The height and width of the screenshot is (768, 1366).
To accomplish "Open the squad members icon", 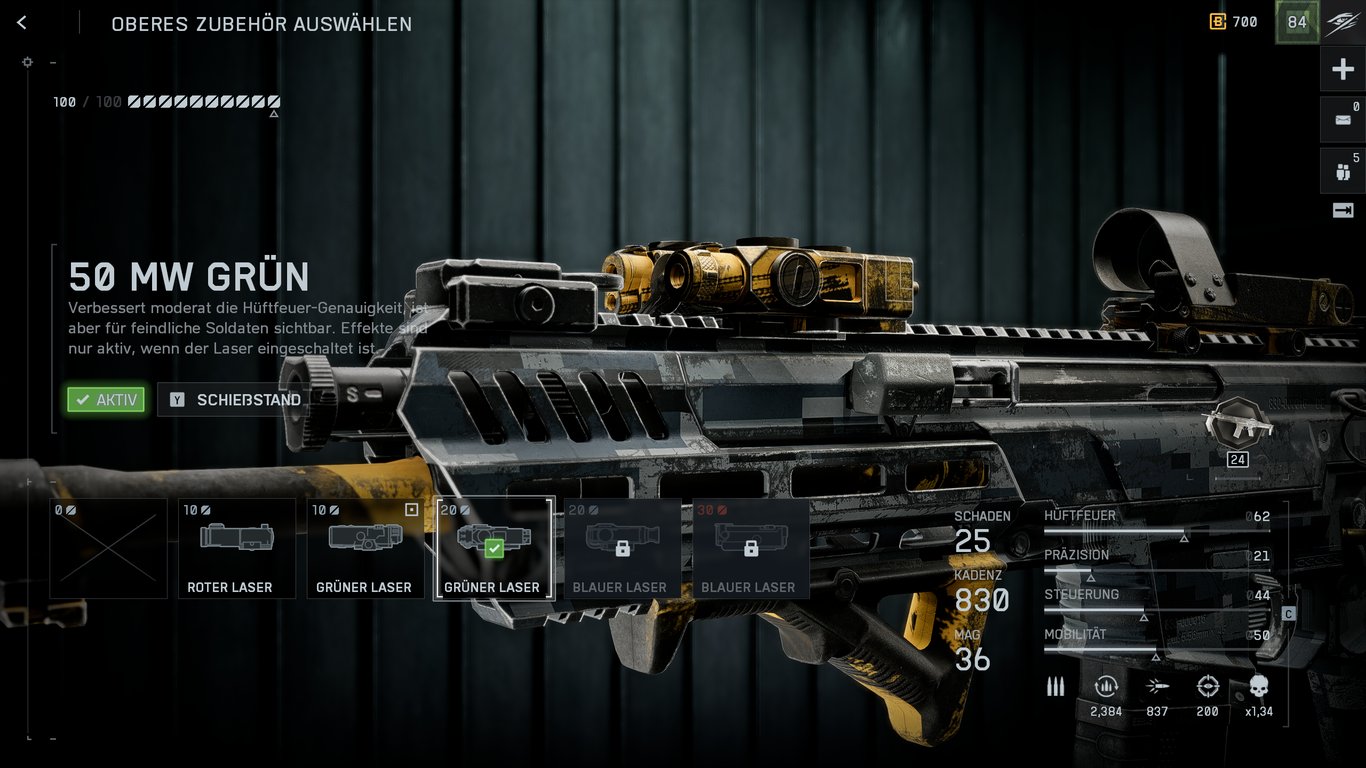I will 1343,171.
